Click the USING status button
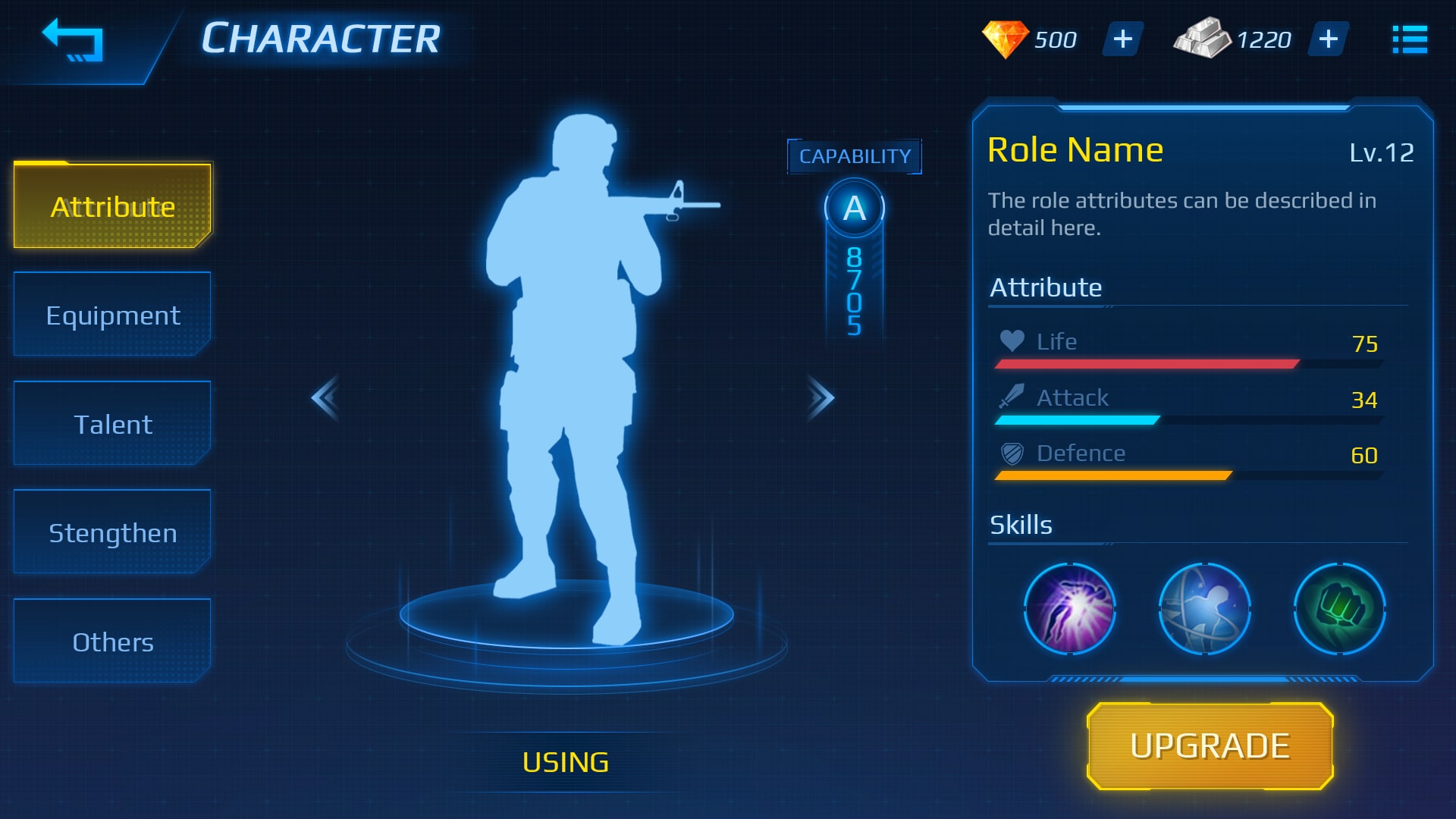Image resolution: width=1456 pixels, height=819 pixels. coord(566,762)
